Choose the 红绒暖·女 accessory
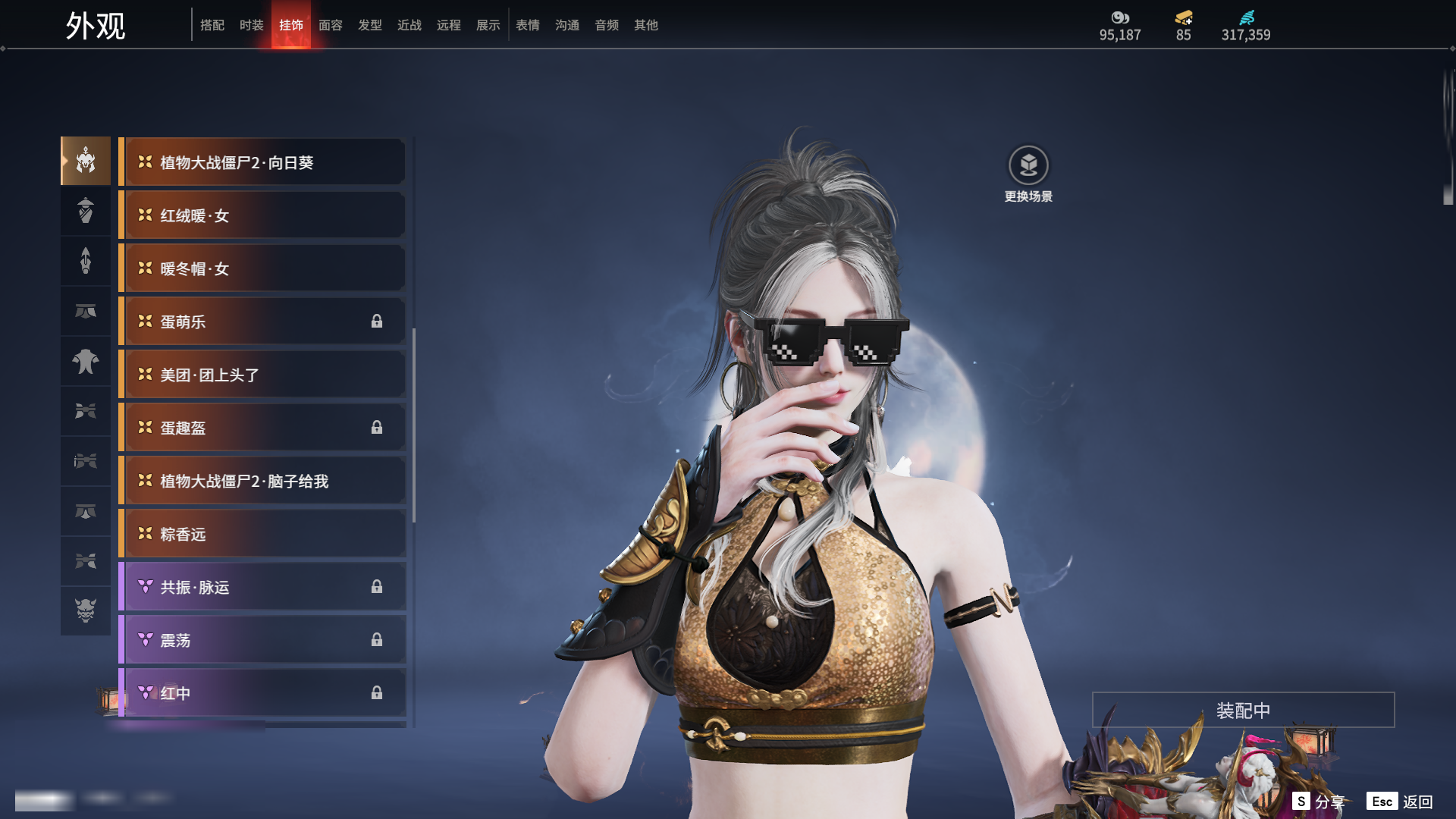The image size is (1456, 819). click(x=262, y=215)
